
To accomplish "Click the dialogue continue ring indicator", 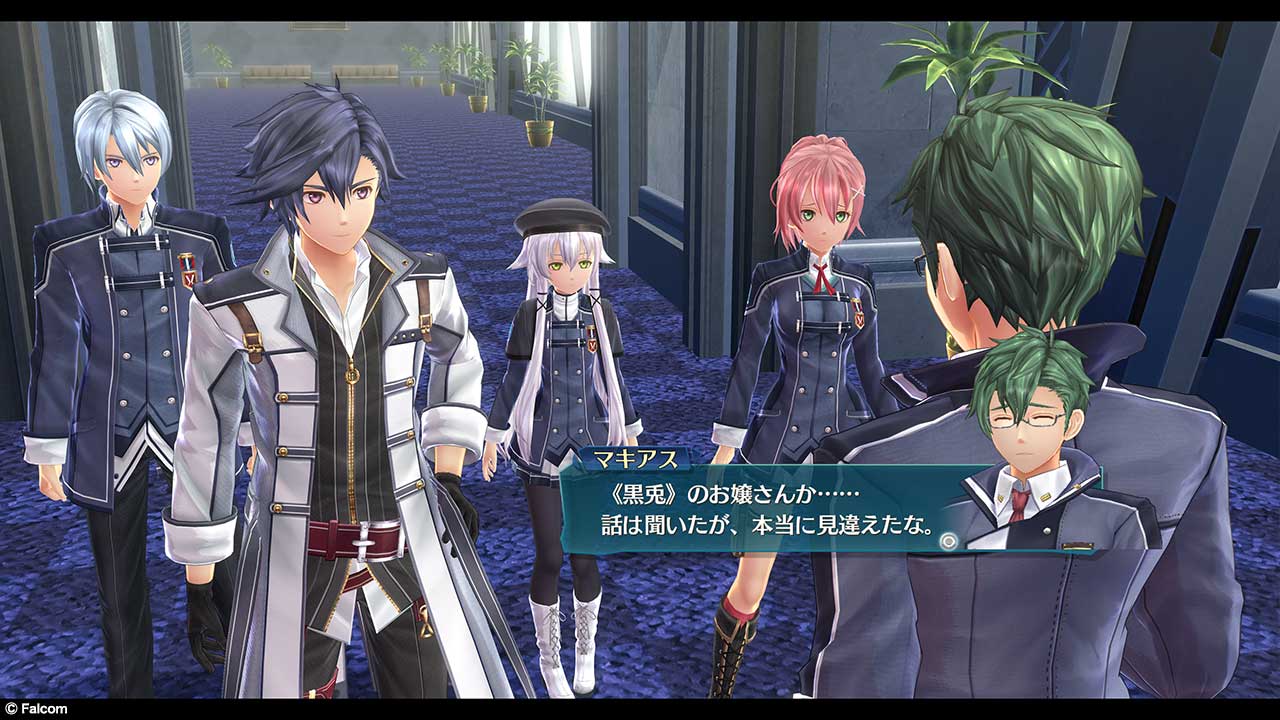I will click(949, 541).
